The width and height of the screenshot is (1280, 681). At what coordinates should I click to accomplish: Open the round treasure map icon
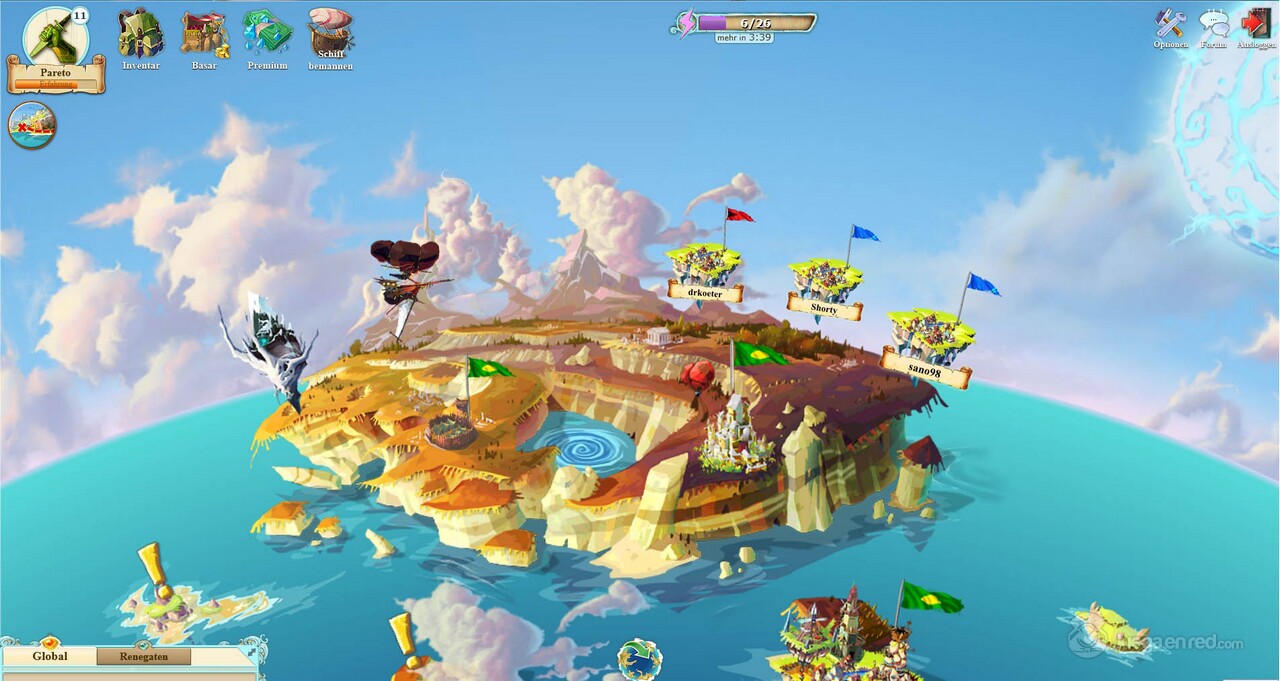click(x=32, y=126)
